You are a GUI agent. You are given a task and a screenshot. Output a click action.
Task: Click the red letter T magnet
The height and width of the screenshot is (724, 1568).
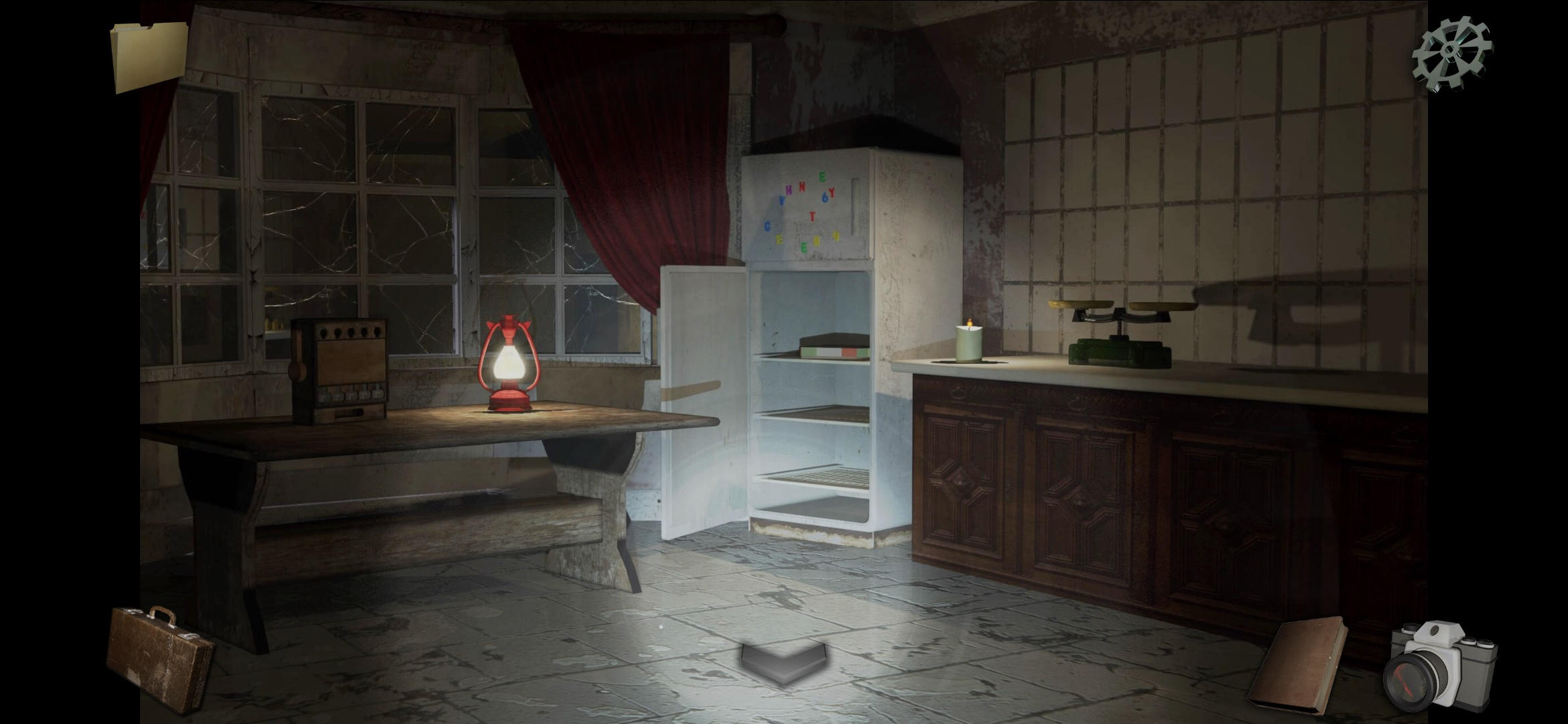click(x=812, y=218)
